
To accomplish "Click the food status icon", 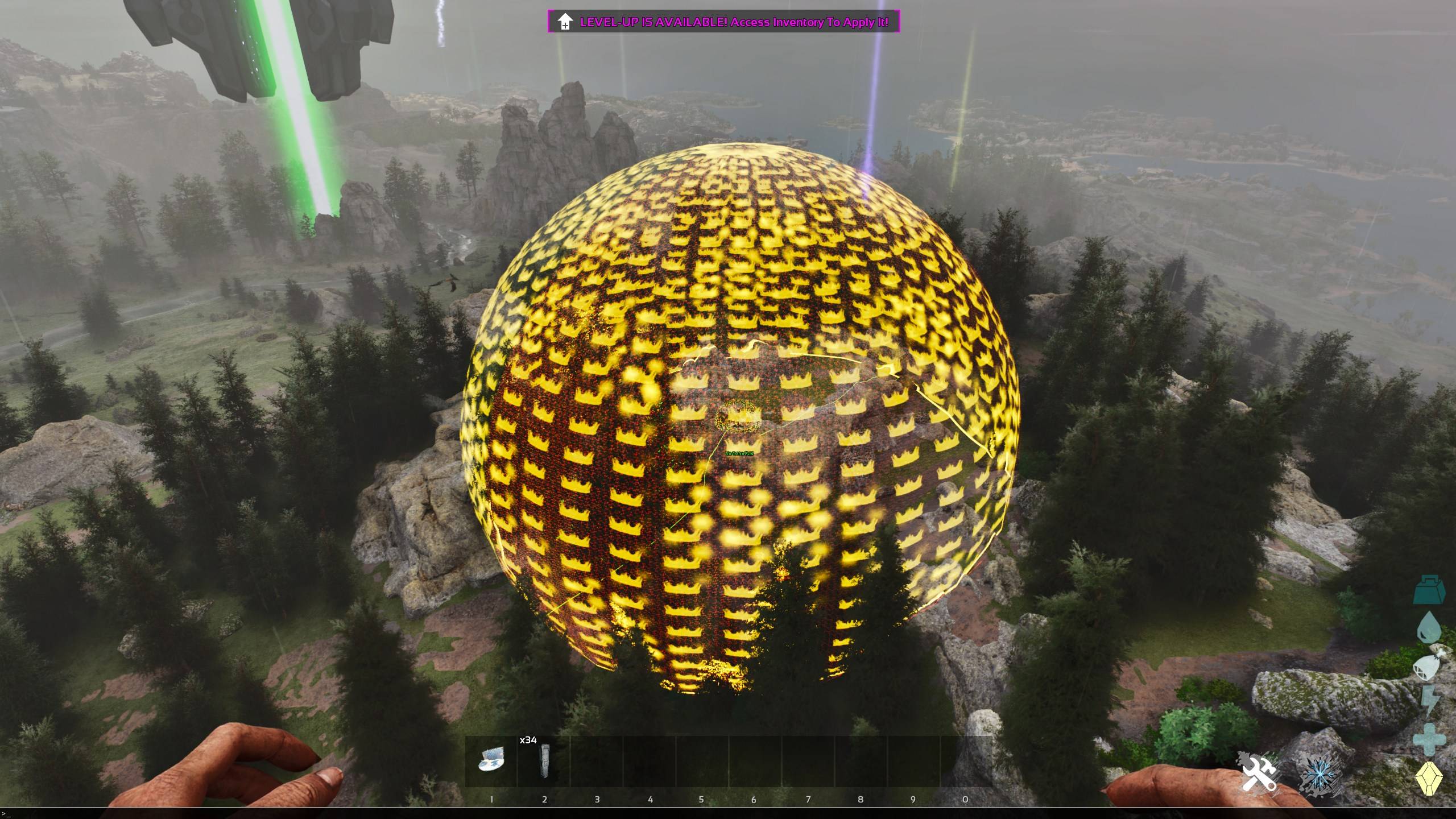I will pos(1429,663).
